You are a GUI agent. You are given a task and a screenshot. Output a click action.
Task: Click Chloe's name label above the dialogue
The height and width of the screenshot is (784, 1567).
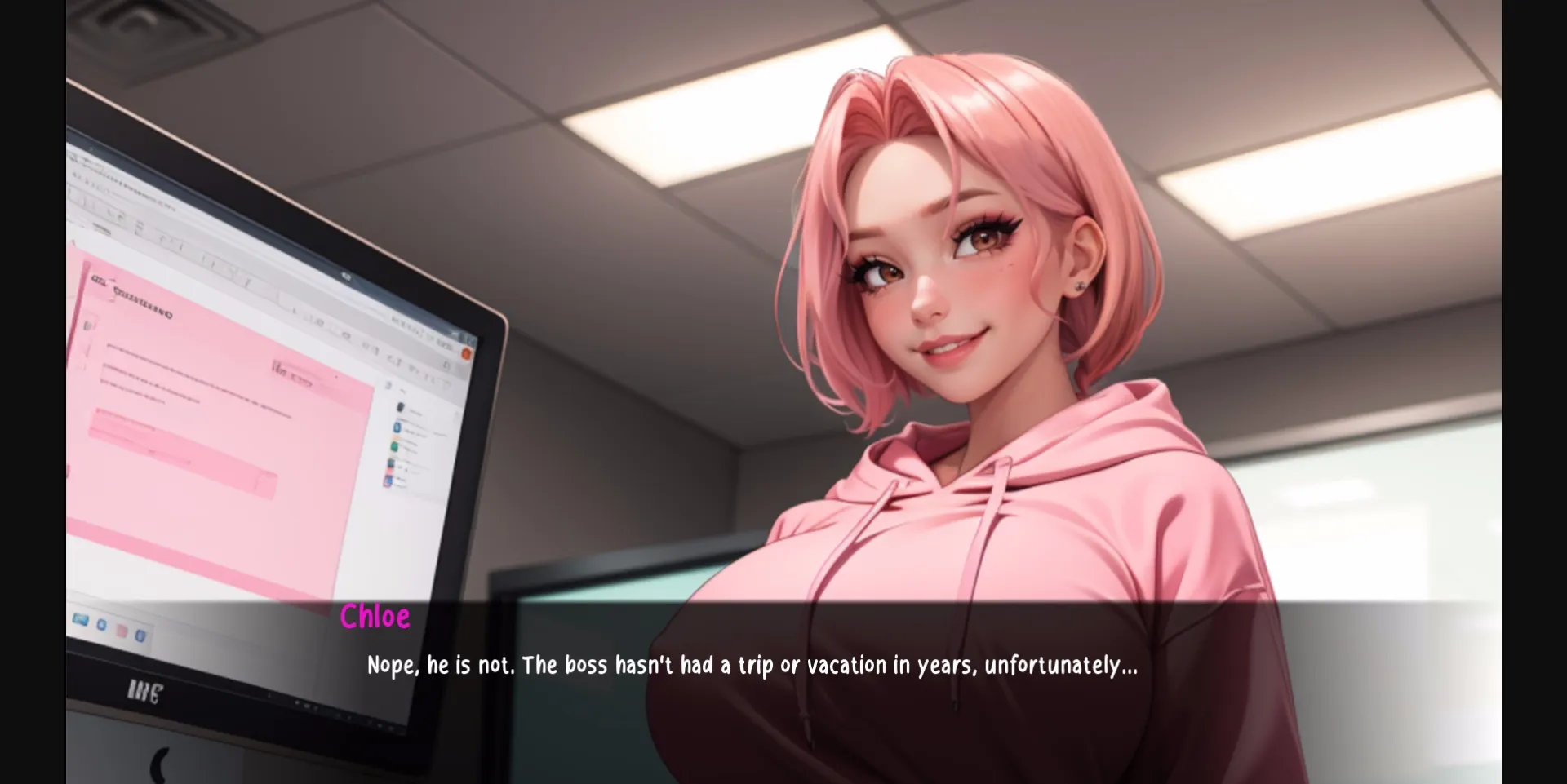[x=375, y=618]
